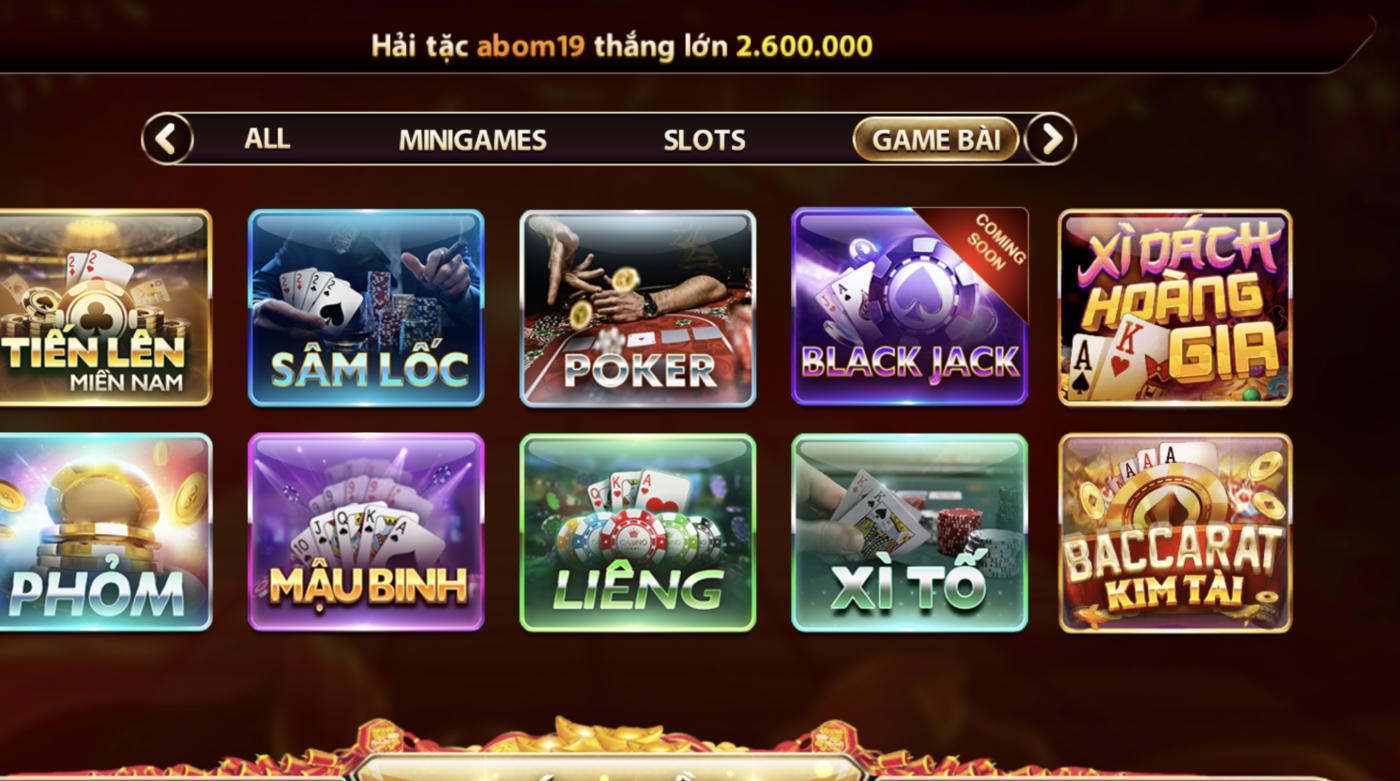Open the Poker game tile
Screen dimensions: 1400x781
point(638,307)
